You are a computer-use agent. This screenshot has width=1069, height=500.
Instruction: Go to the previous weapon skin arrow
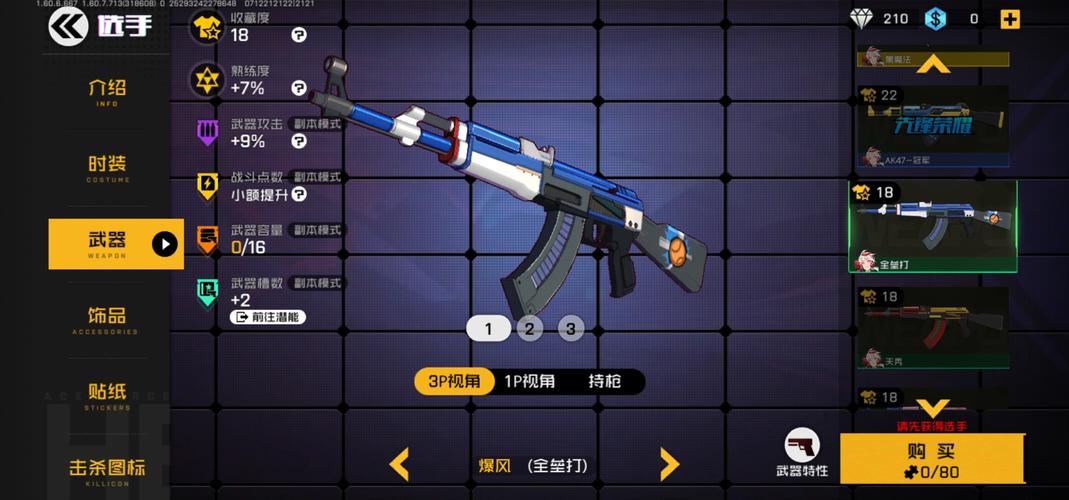pyautogui.click(x=399, y=464)
